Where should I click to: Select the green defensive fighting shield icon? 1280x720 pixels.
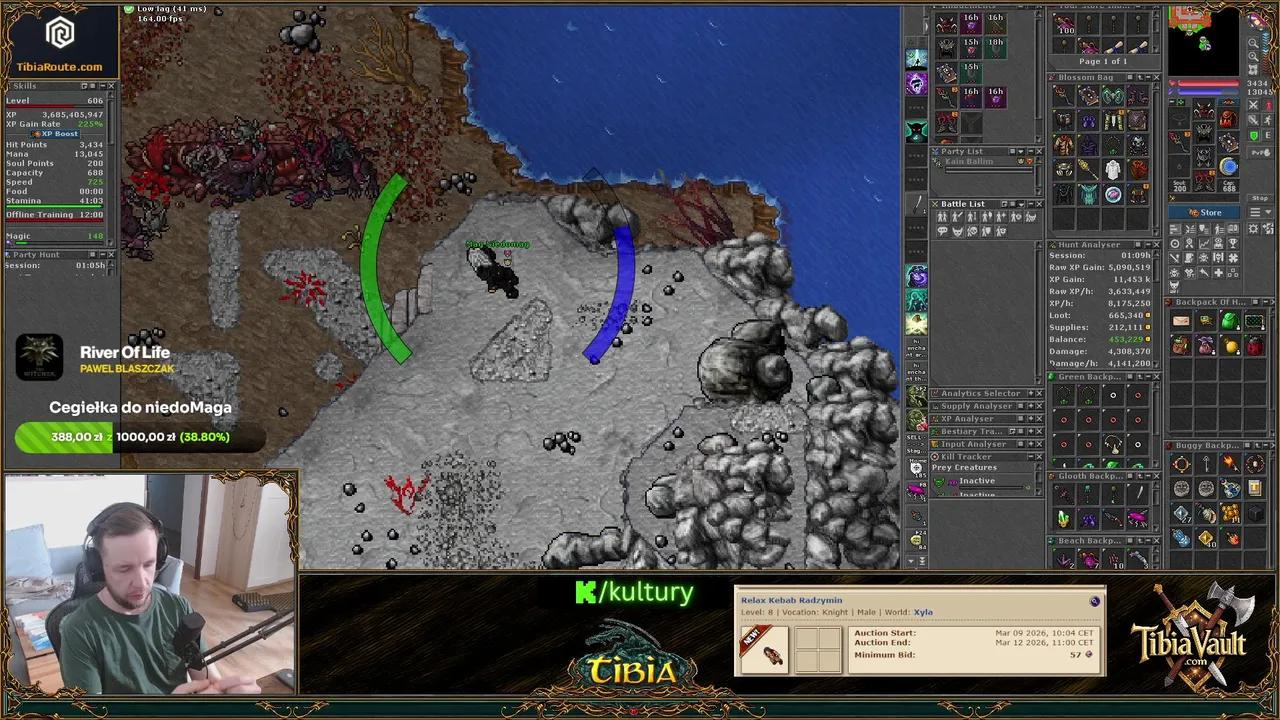pos(1252,135)
